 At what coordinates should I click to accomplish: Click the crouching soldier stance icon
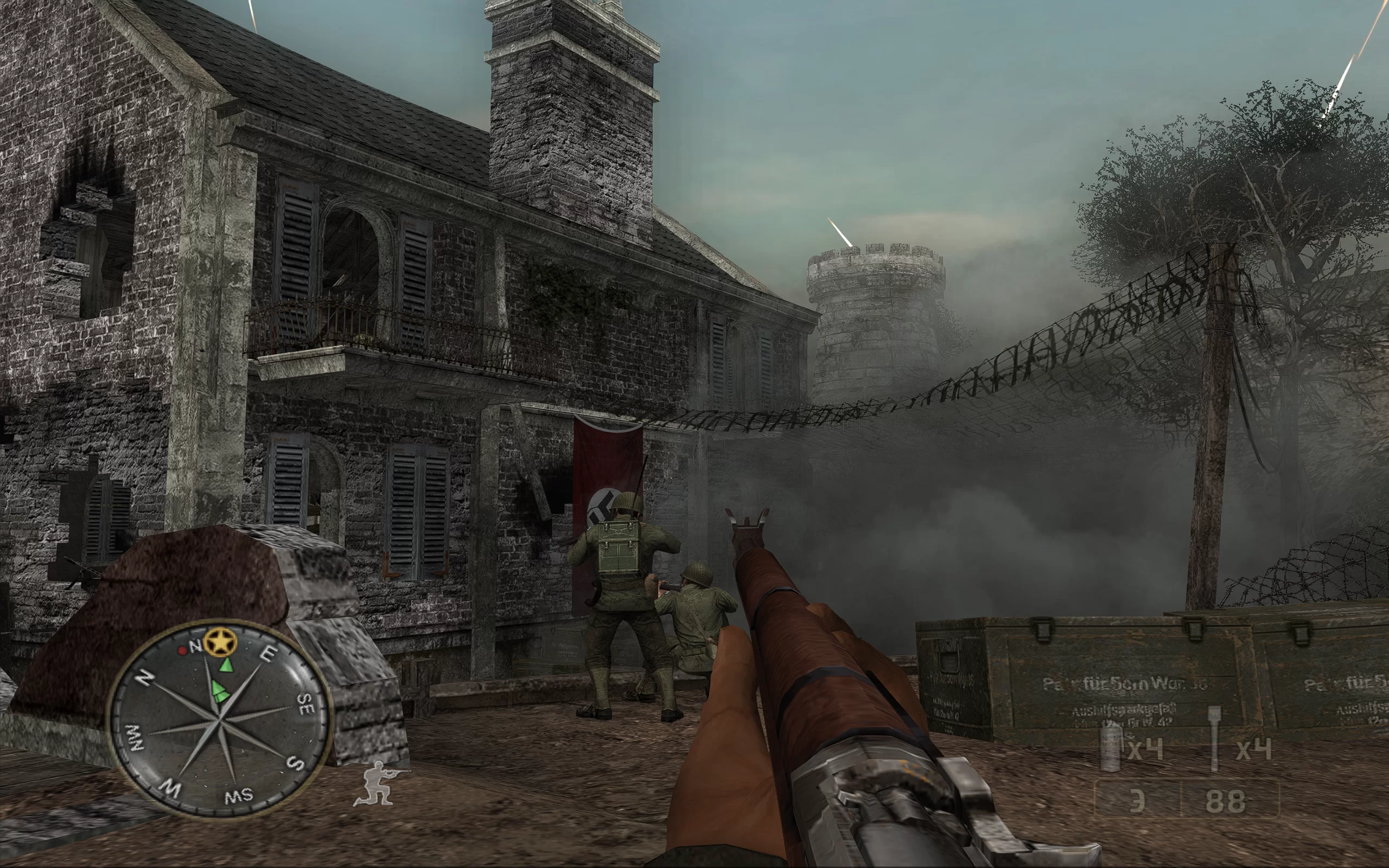click(x=378, y=783)
